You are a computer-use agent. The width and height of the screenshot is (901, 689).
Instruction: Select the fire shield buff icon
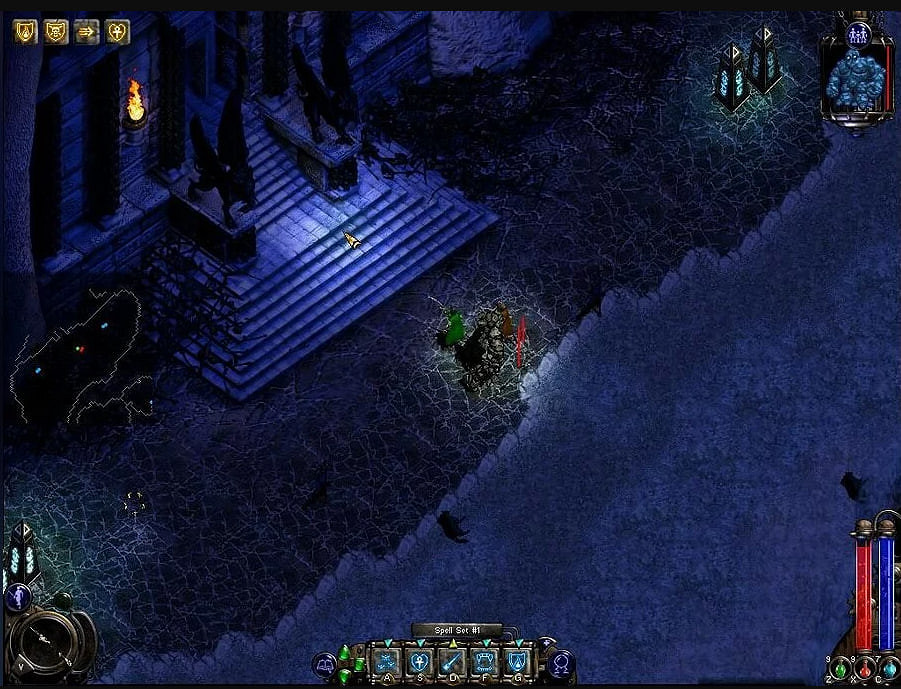click(24, 32)
